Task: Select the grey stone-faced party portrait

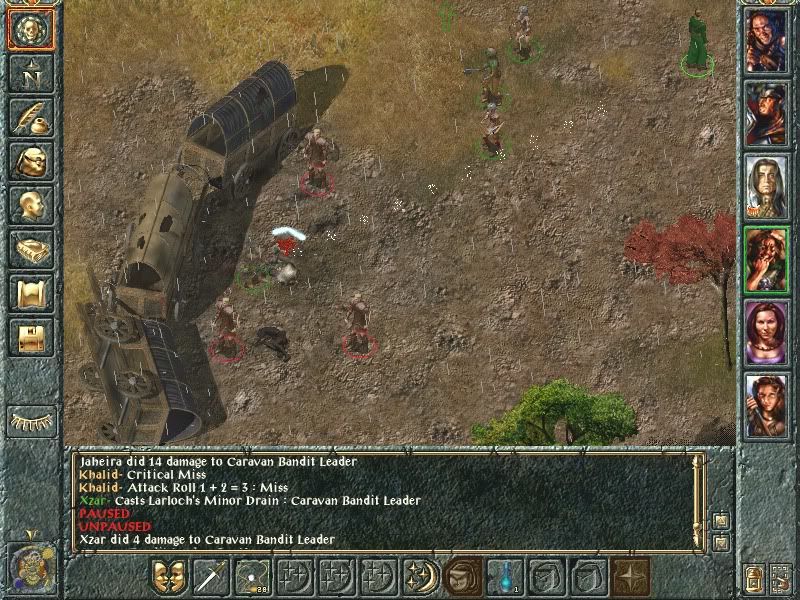Action: click(766, 186)
